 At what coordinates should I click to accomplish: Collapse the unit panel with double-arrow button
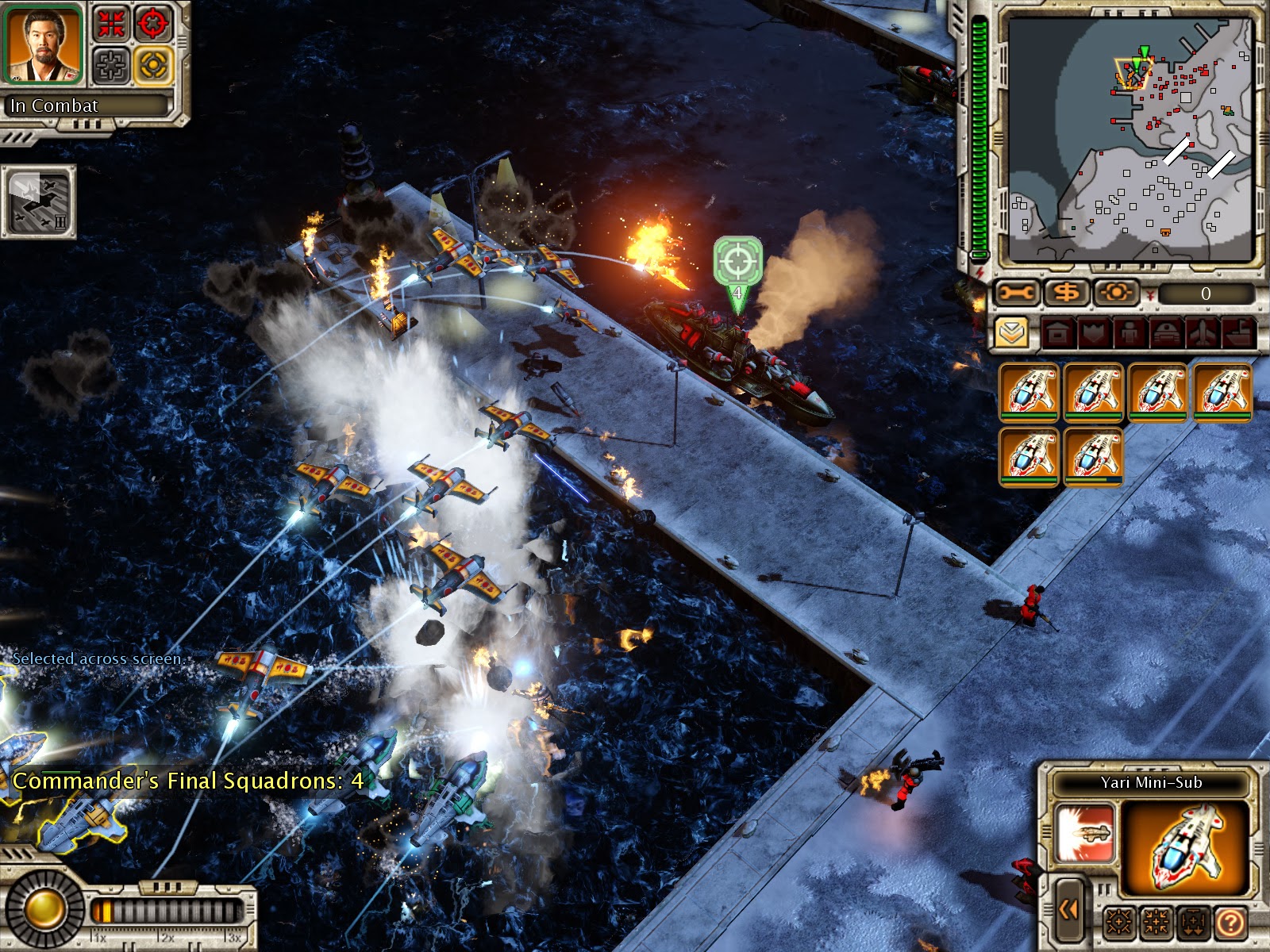[x=1068, y=910]
